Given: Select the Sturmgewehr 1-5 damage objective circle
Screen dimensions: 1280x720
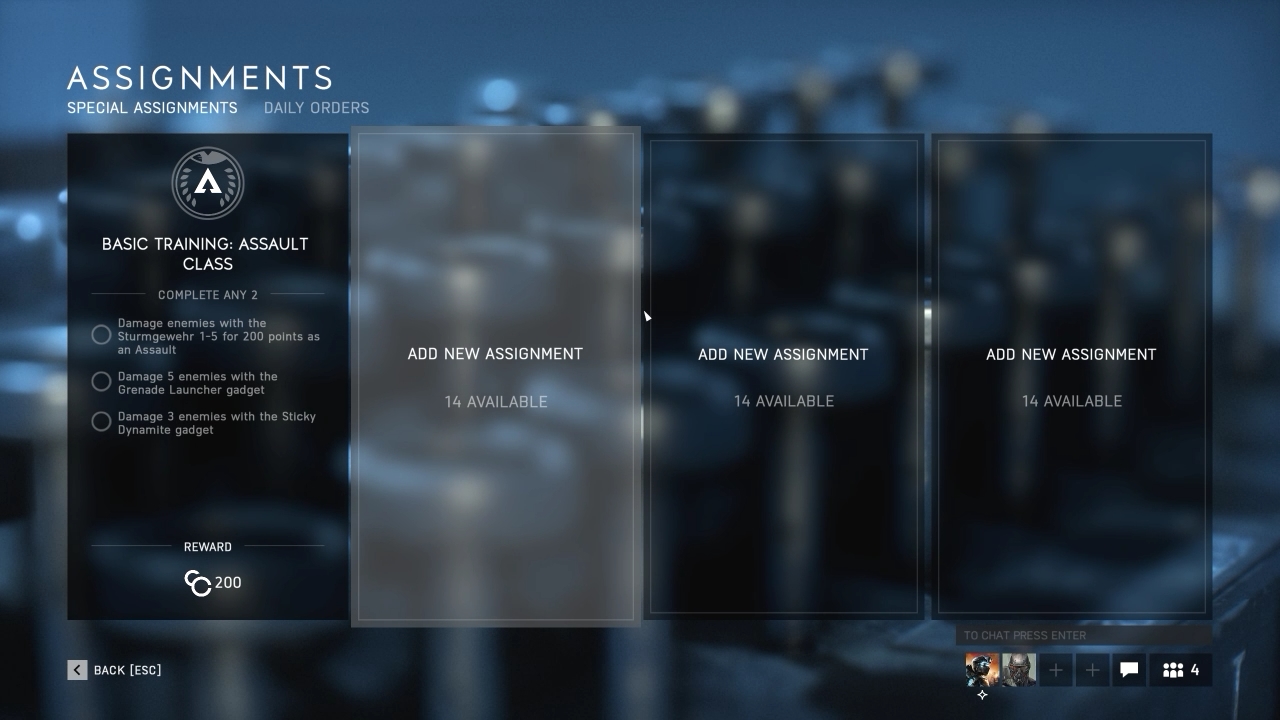Looking at the screenshot, I should 101,335.
